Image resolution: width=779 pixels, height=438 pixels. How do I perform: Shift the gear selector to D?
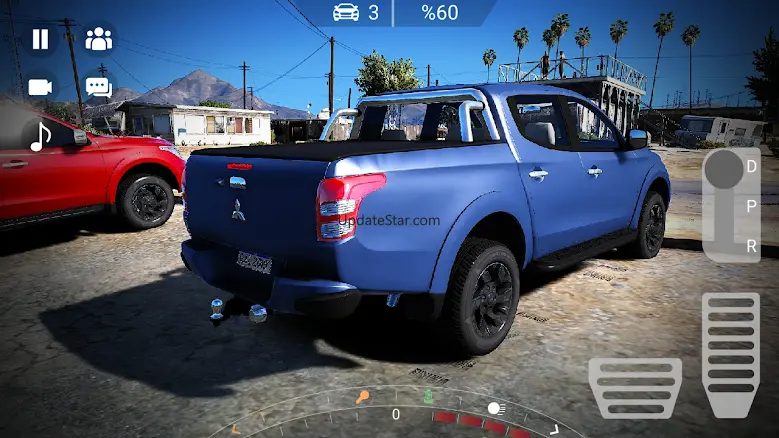751,167
